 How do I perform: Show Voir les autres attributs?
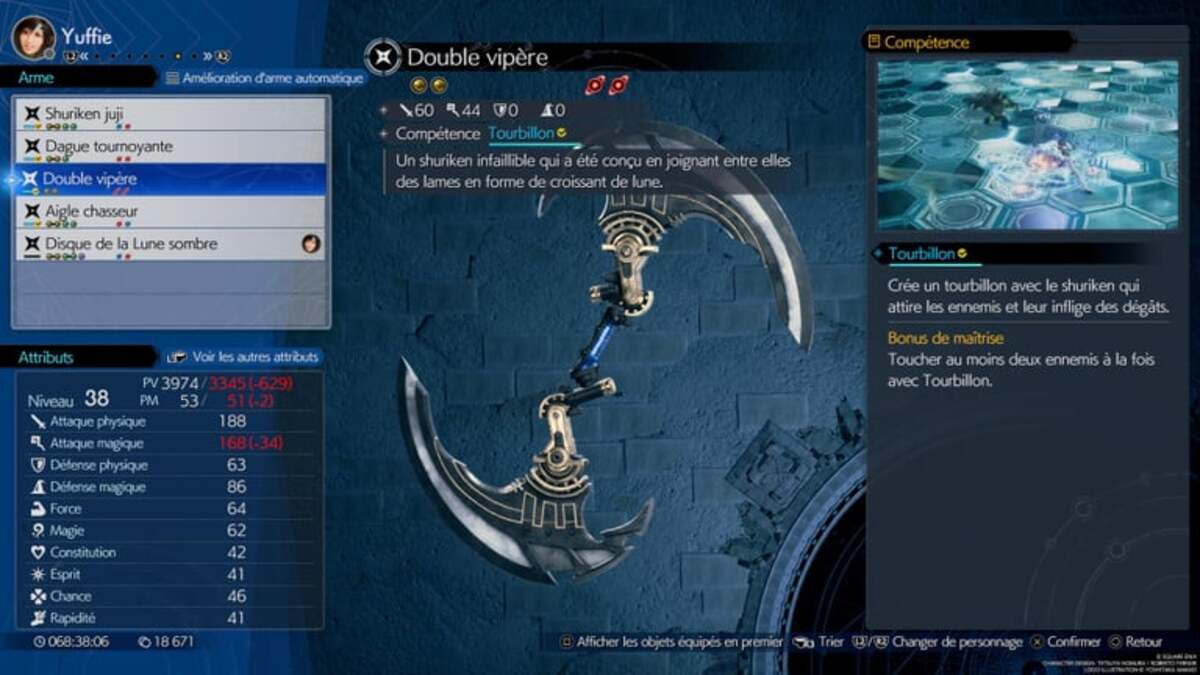click(245, 357)
